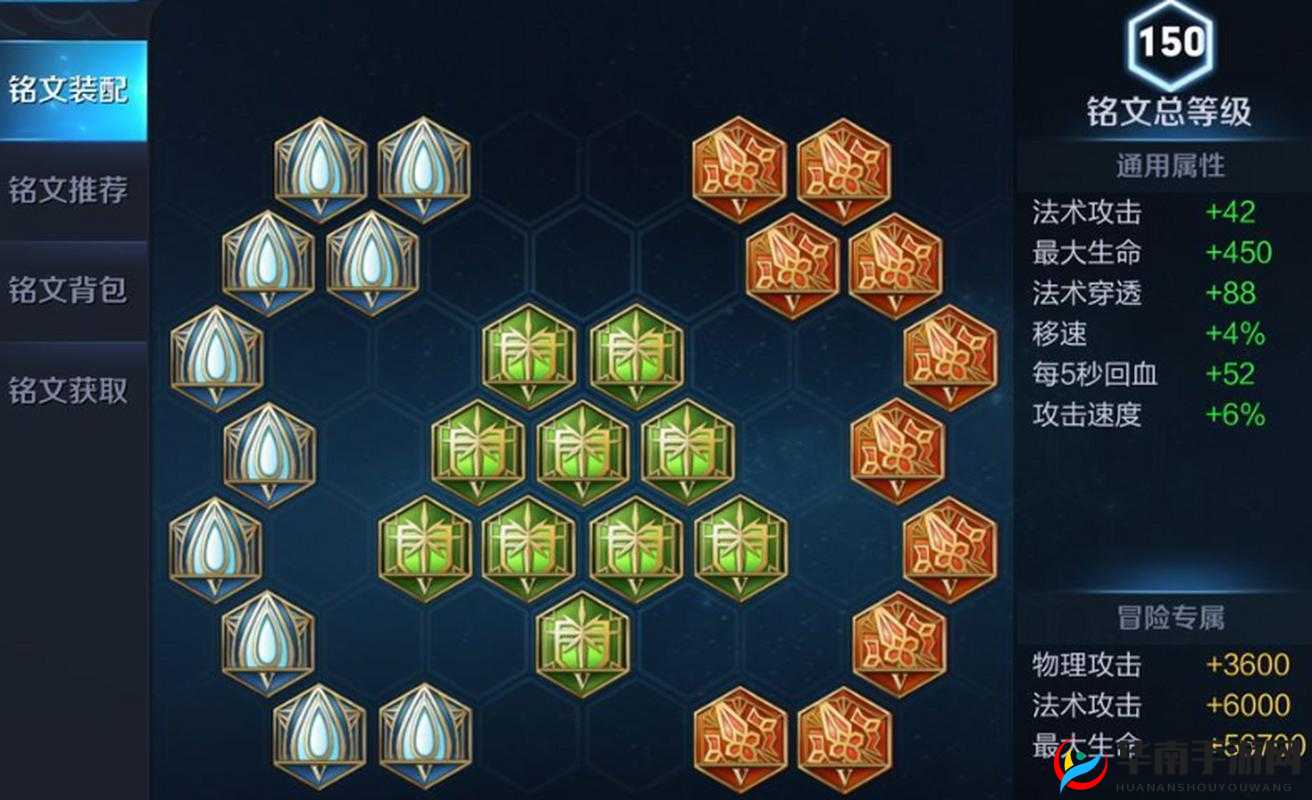Select the 铭文装配 tab
This screenshot has height=800, width=1312.
tap(70, 90)
